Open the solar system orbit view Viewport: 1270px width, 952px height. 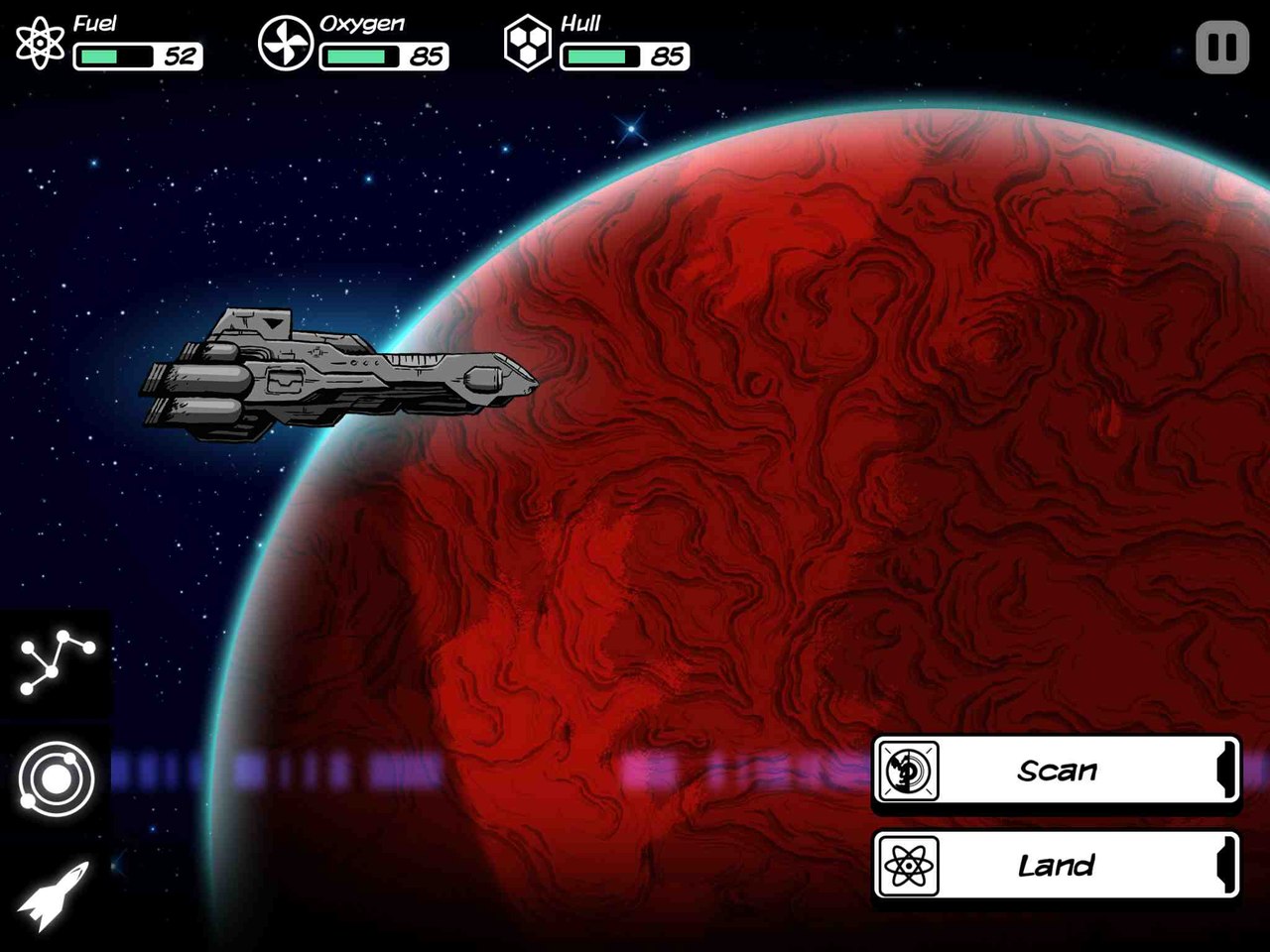[x=57, y=778]
